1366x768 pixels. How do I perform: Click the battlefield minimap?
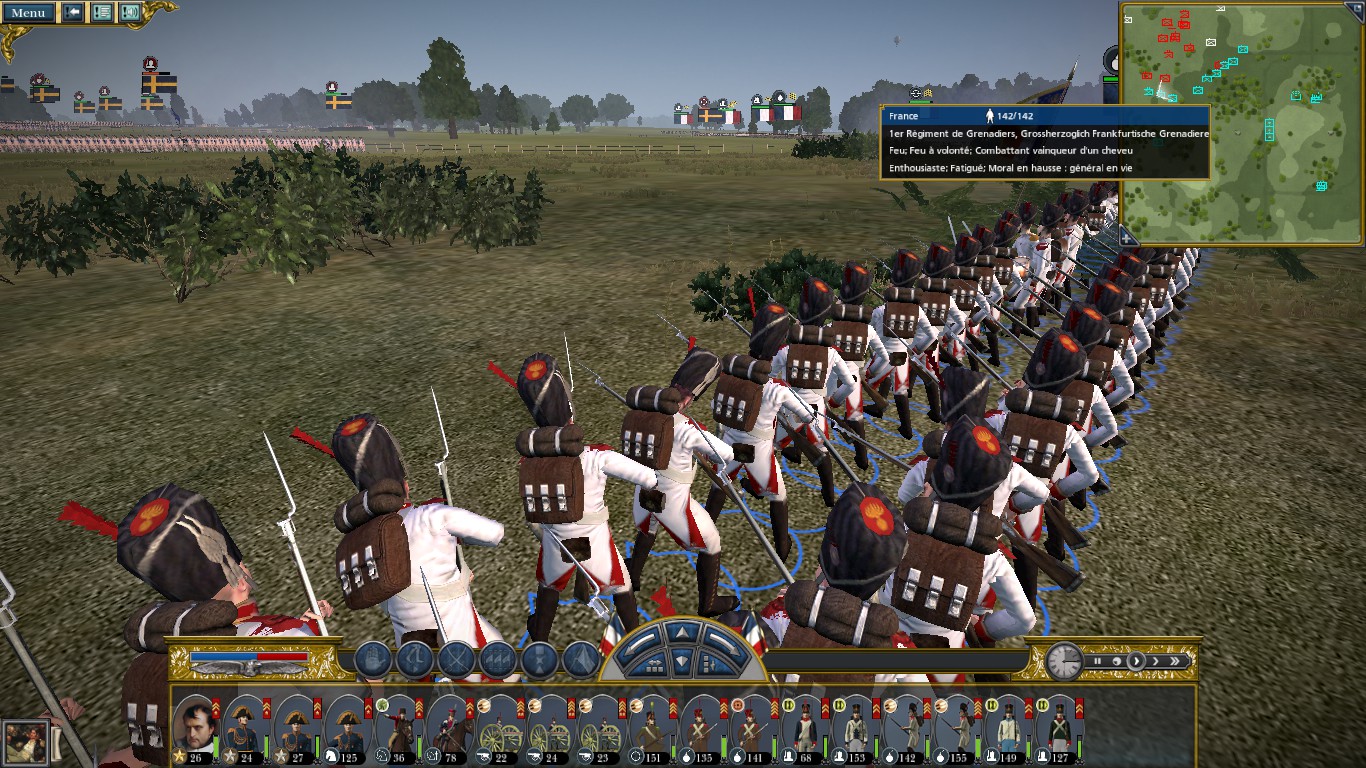point(1242,123)
